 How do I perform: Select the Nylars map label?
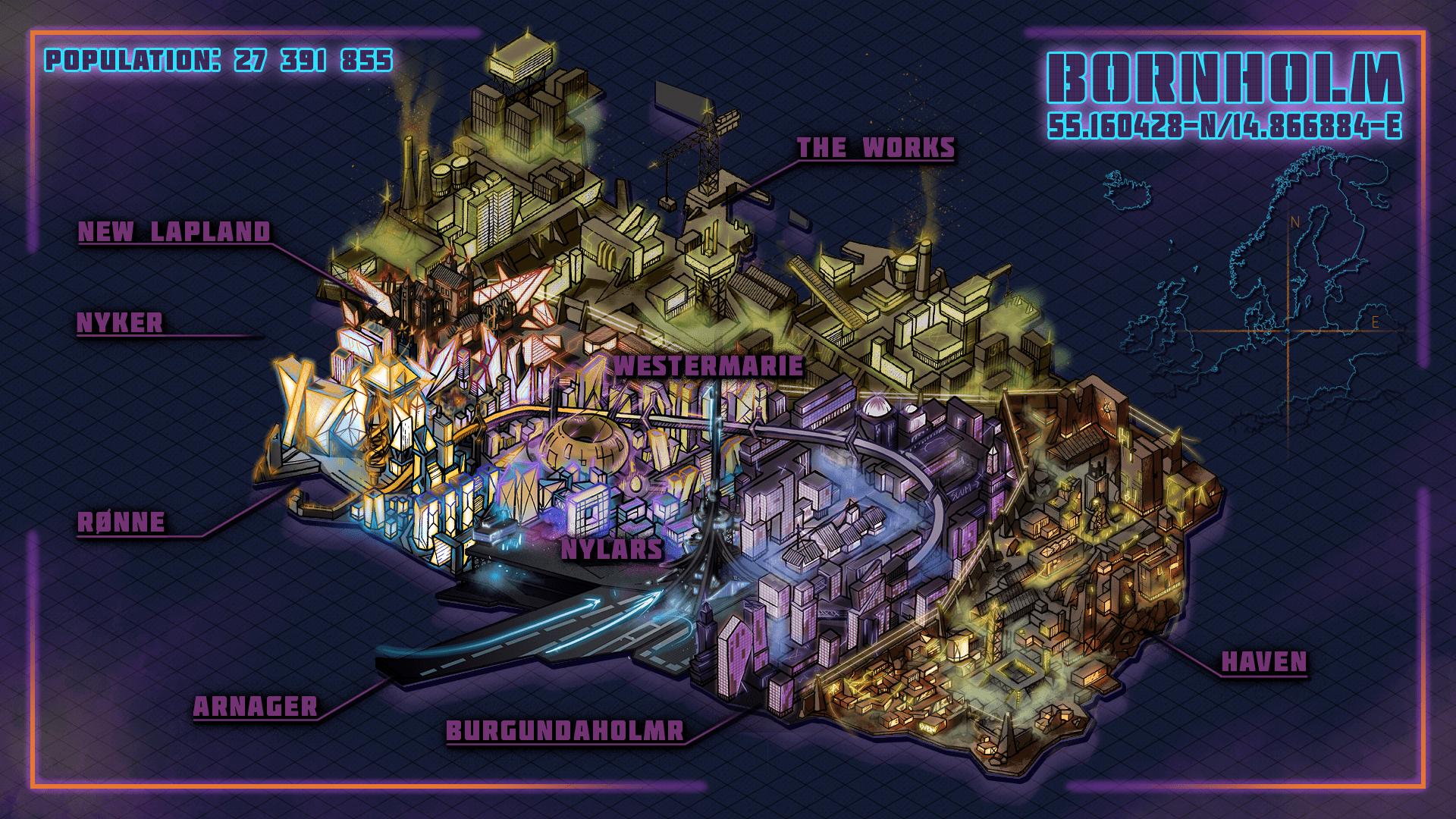click(612, 550)
